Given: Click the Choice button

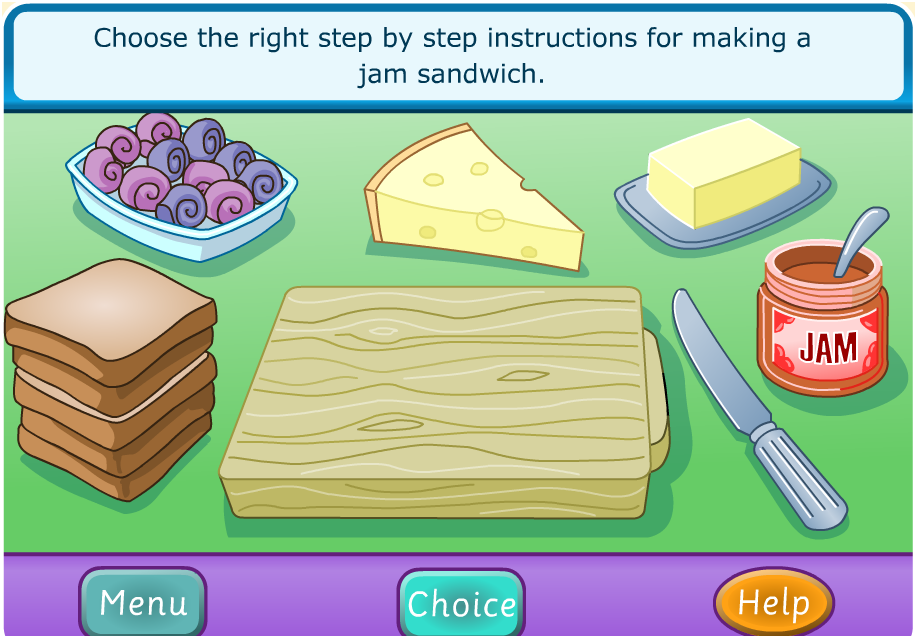Looking at the screenshot, I should 461,604.
